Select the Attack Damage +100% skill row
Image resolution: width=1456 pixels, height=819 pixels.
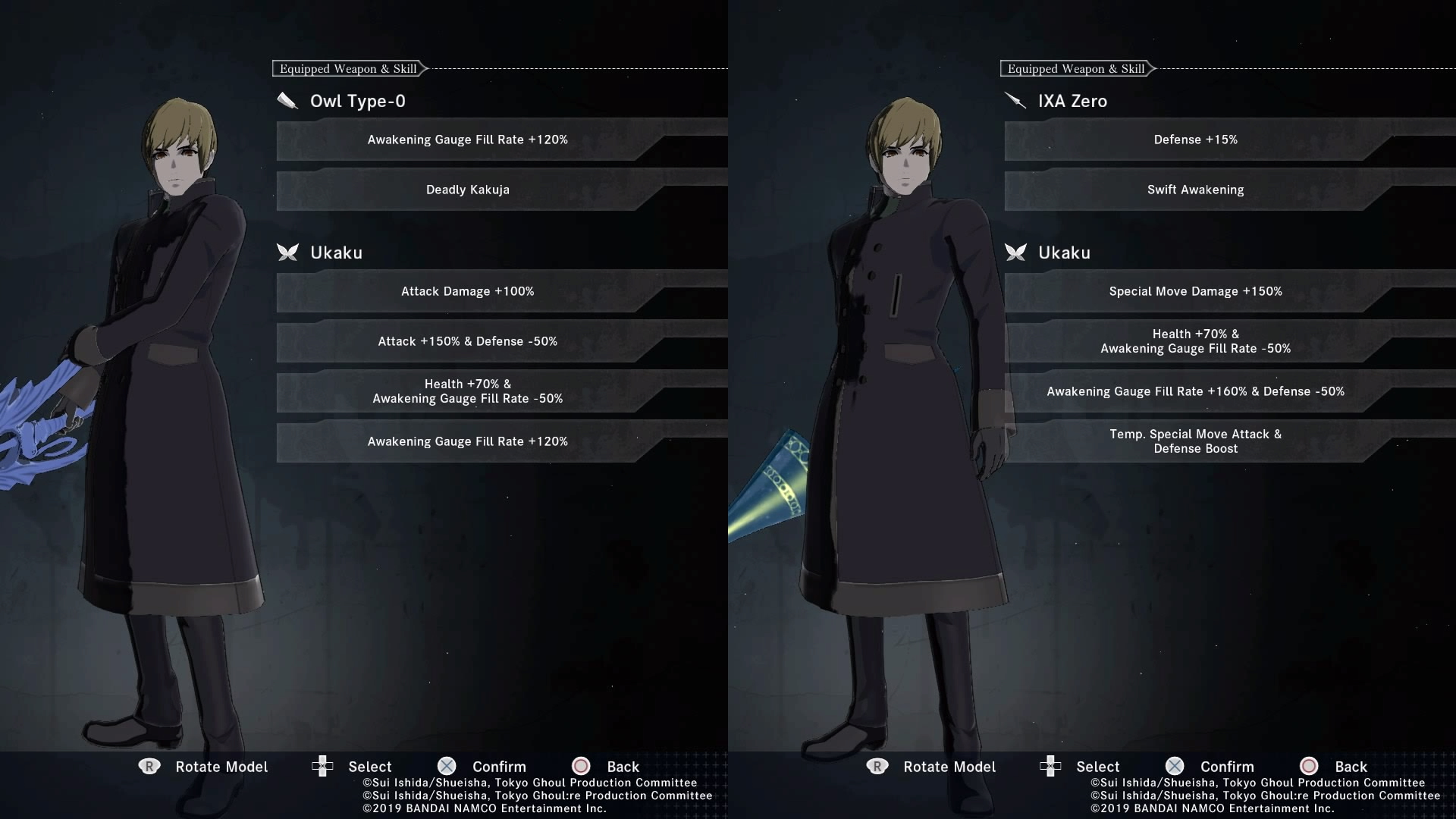[x=467, y=291]
